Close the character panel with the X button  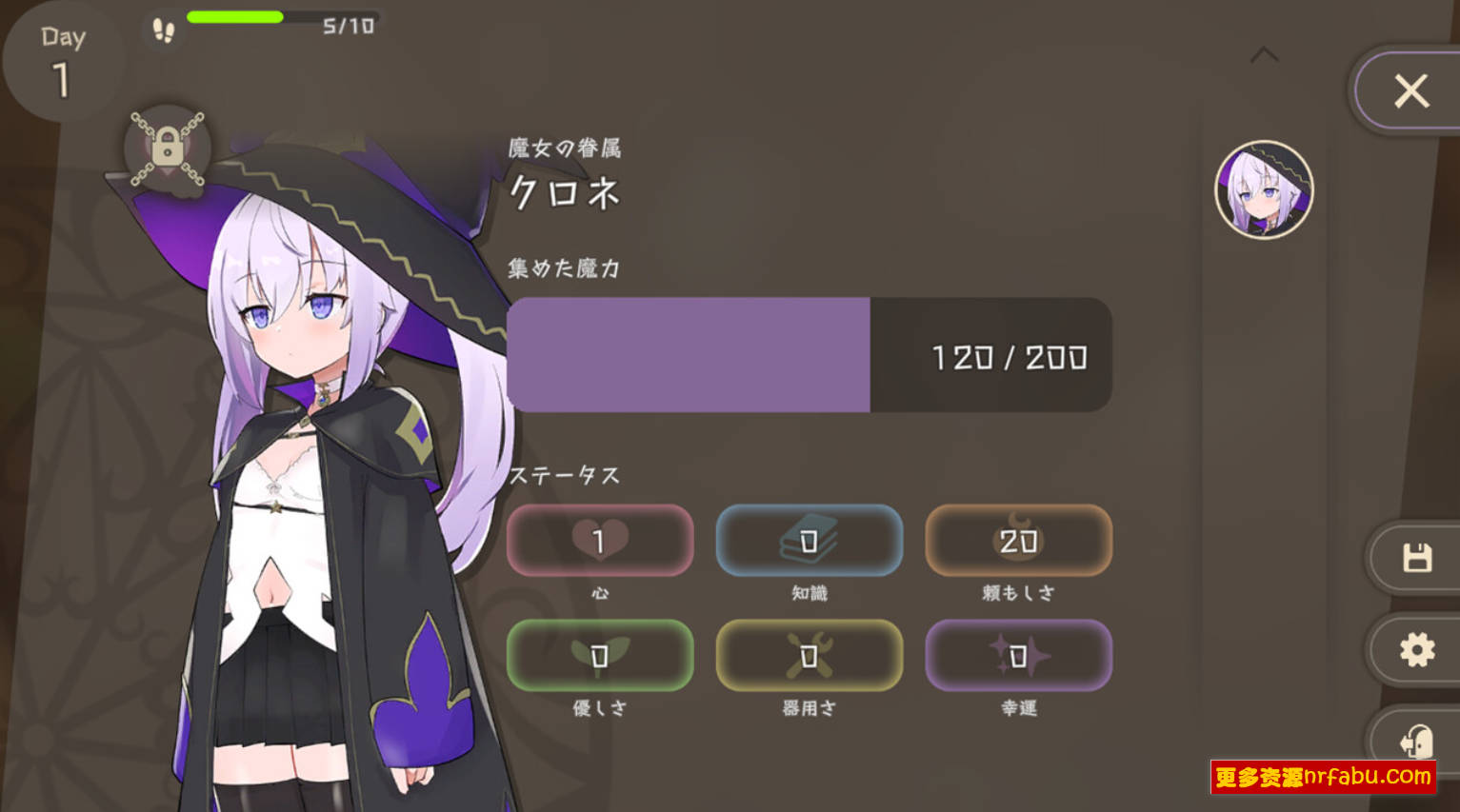click(x=1410, y=90)
